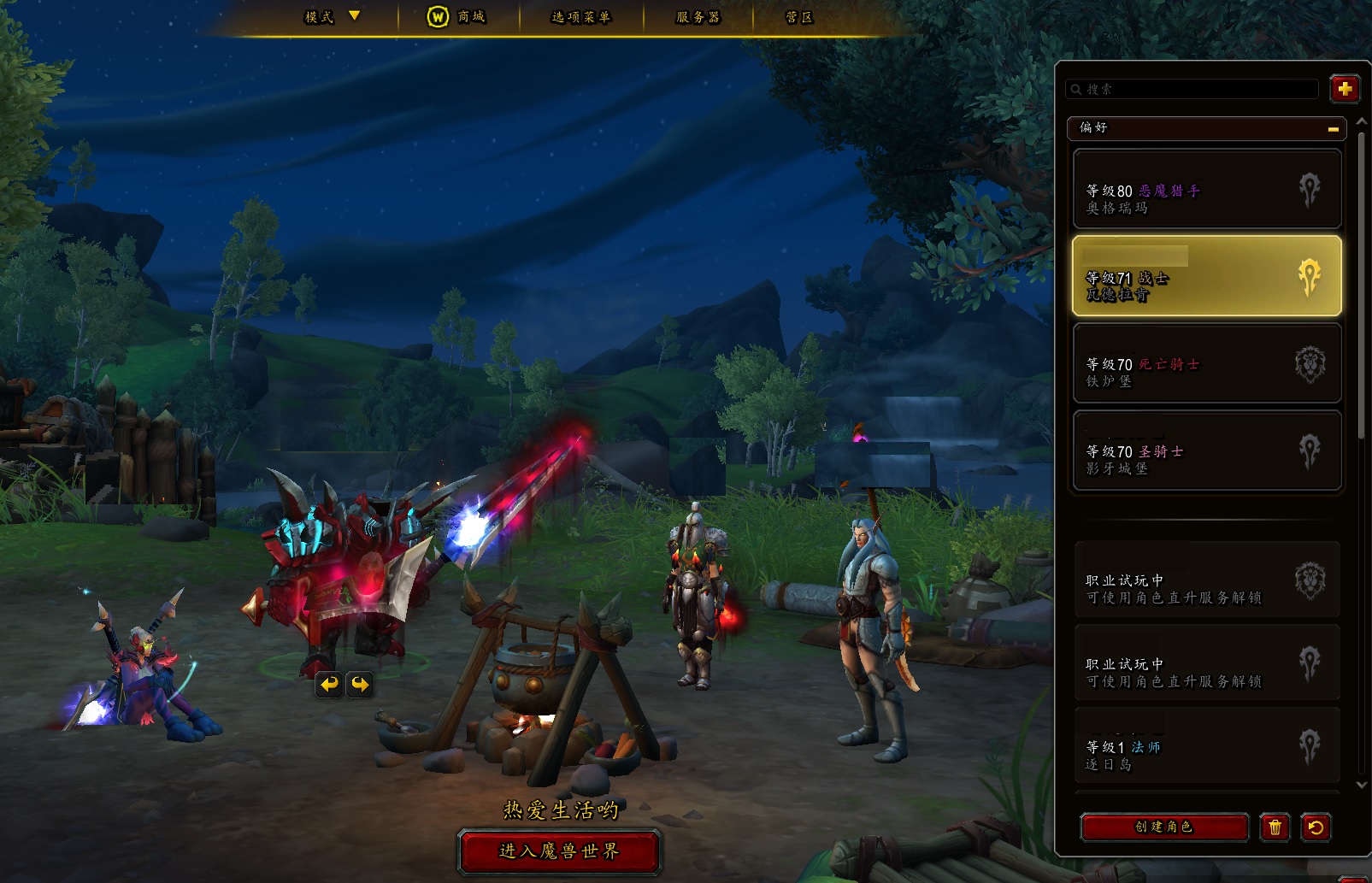Click 创建角色 to create a character

(1163, 827)
